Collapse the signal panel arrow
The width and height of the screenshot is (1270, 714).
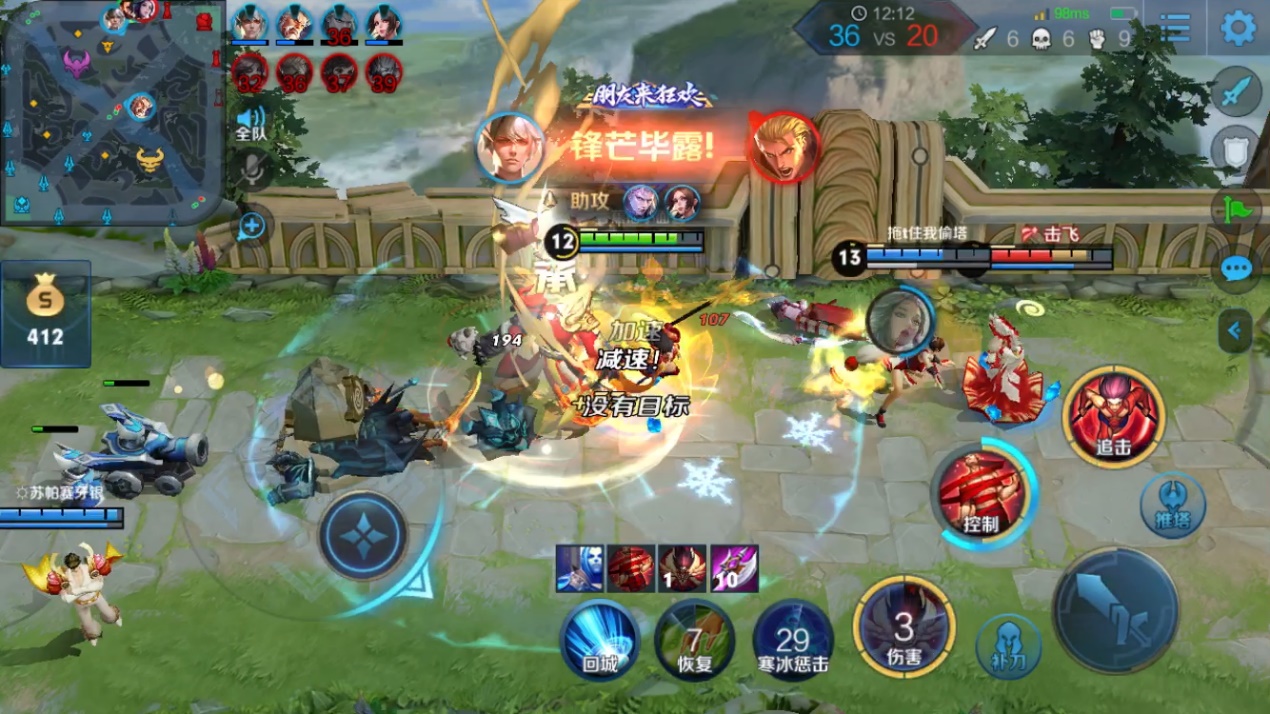1236,330
